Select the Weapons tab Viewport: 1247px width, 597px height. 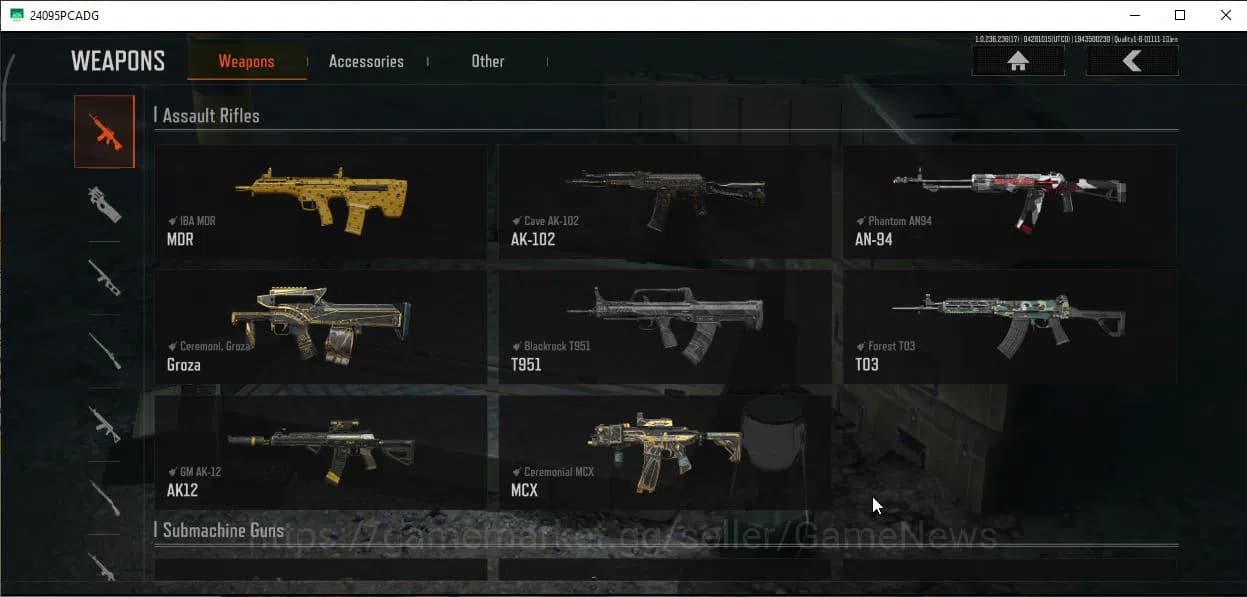[246, 62]
